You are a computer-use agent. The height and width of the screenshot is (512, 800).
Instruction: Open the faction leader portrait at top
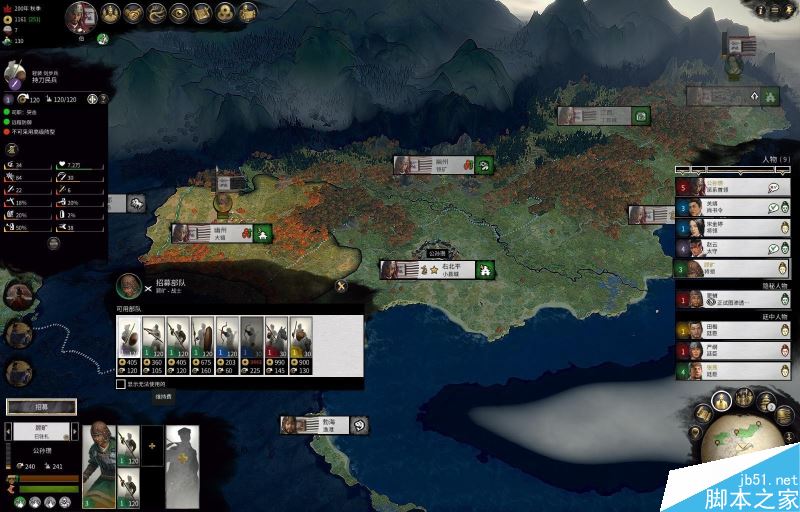(82, 16)
